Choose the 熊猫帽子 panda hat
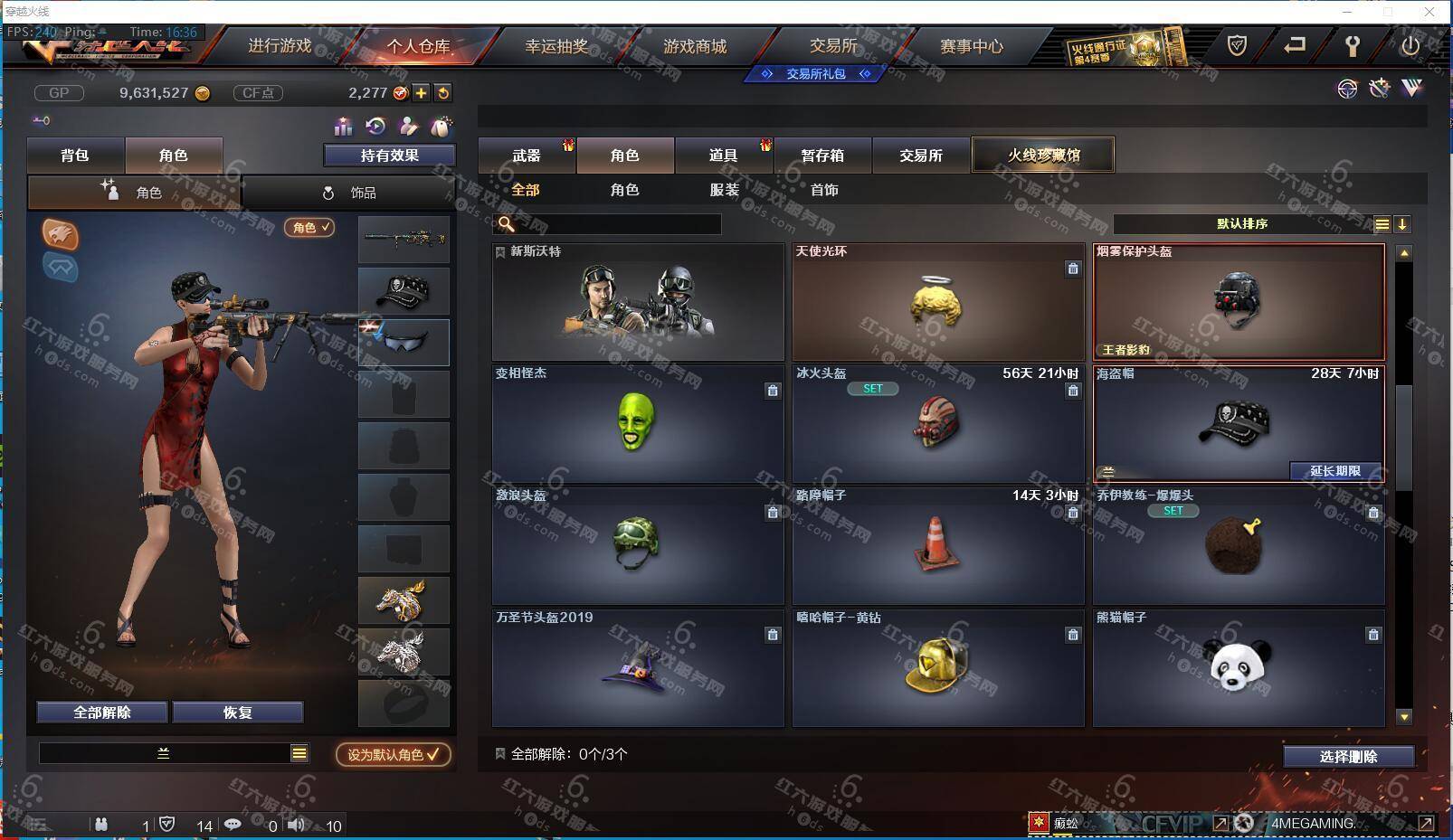Screen dimensions: 1453x840 click(1239, 669)
